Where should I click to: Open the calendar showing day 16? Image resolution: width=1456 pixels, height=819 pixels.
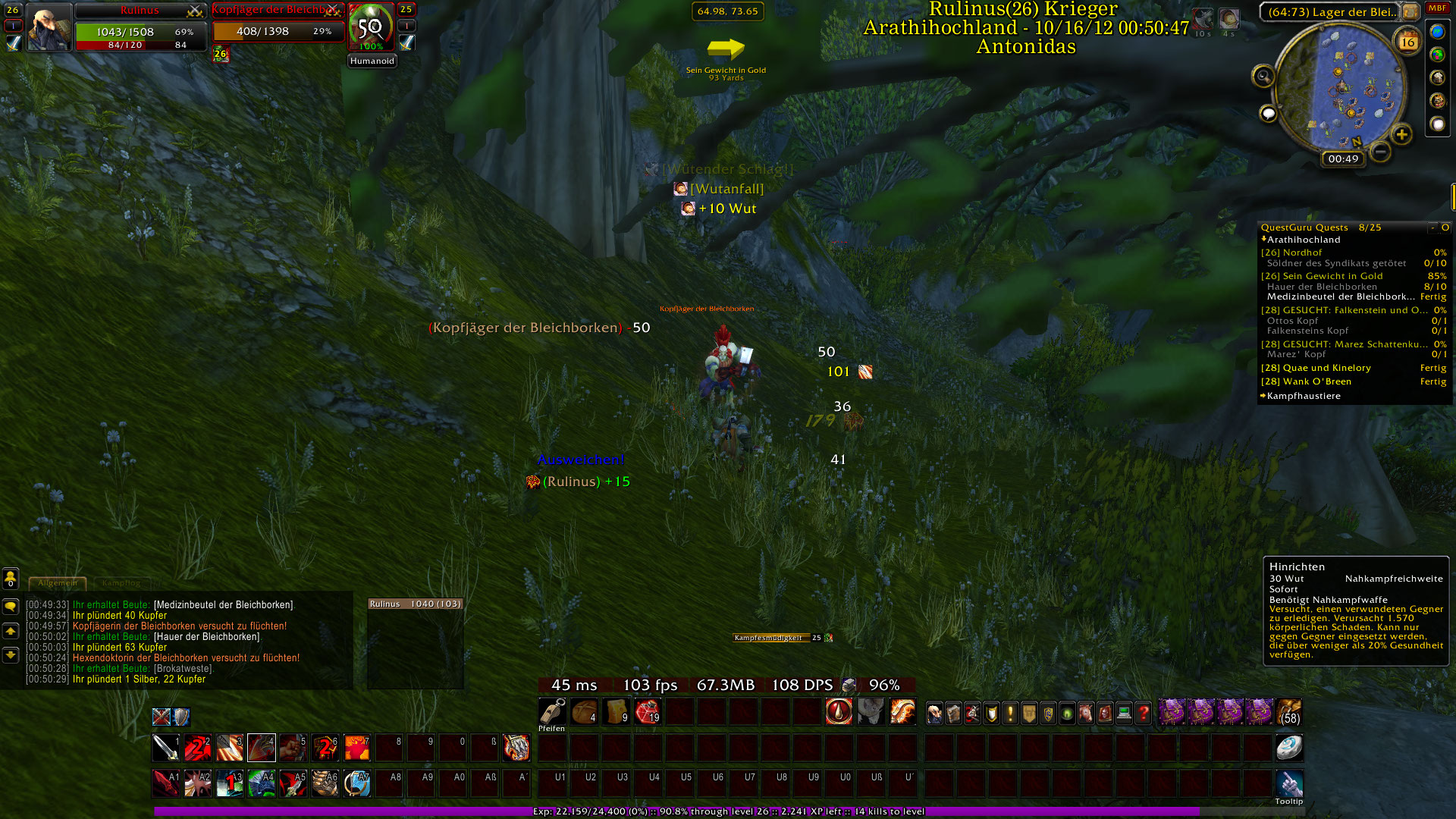click(x=1407, y=42)
